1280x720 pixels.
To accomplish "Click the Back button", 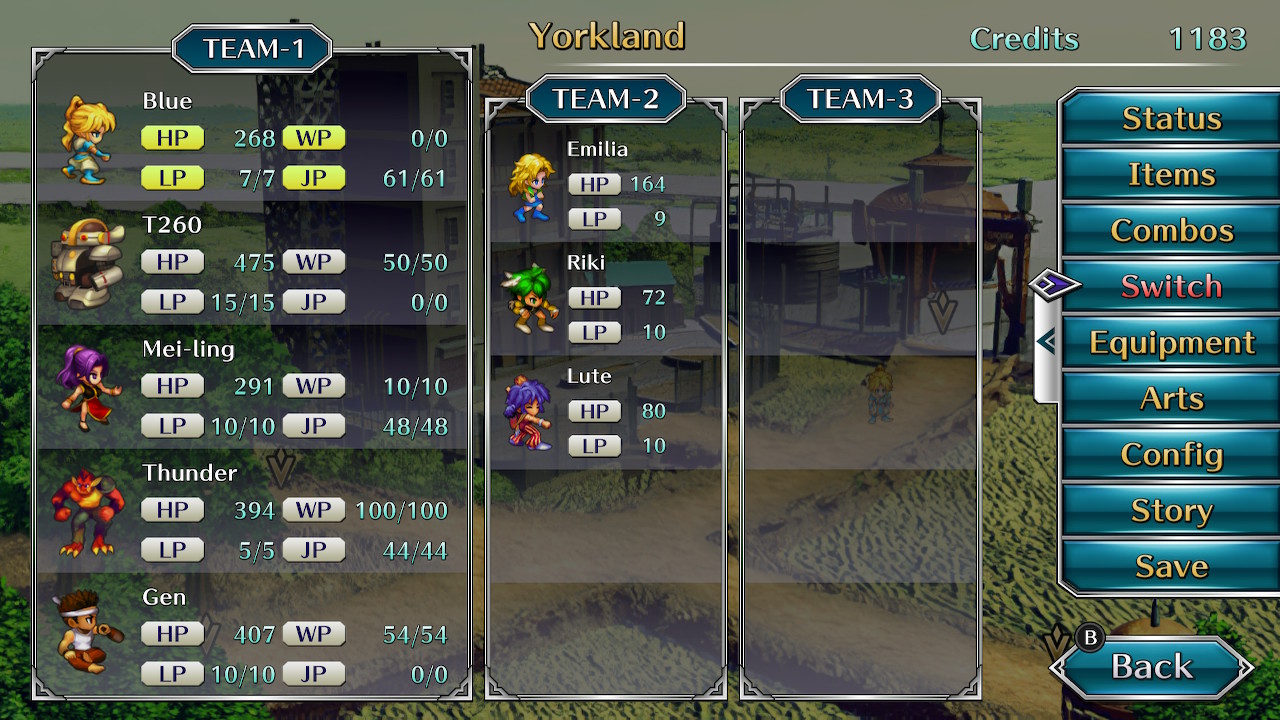I will tap(1152, 667).
